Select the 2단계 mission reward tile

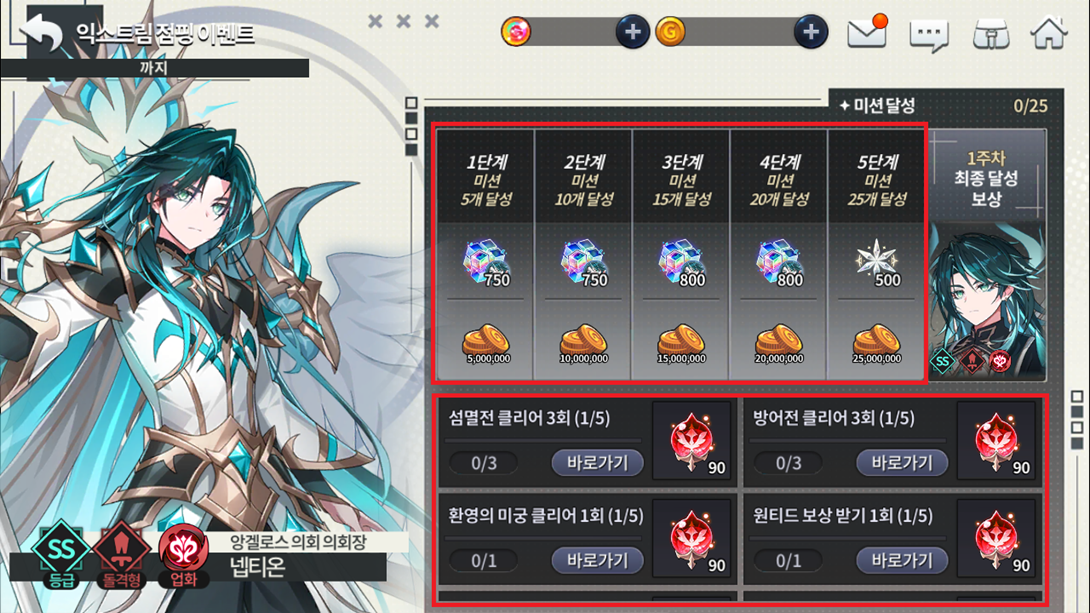[x=583, y=254]
